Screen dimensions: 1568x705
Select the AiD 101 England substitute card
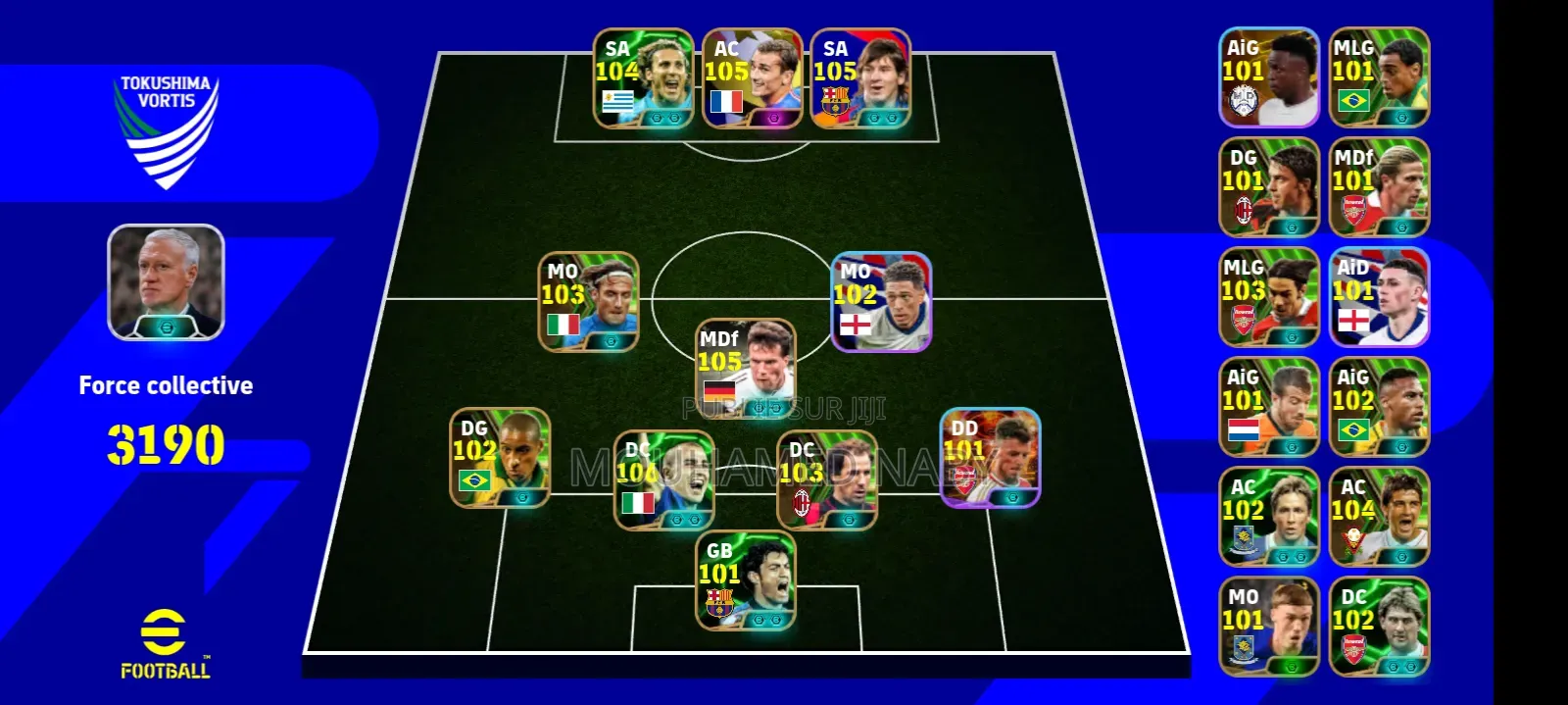[1378, 297]
